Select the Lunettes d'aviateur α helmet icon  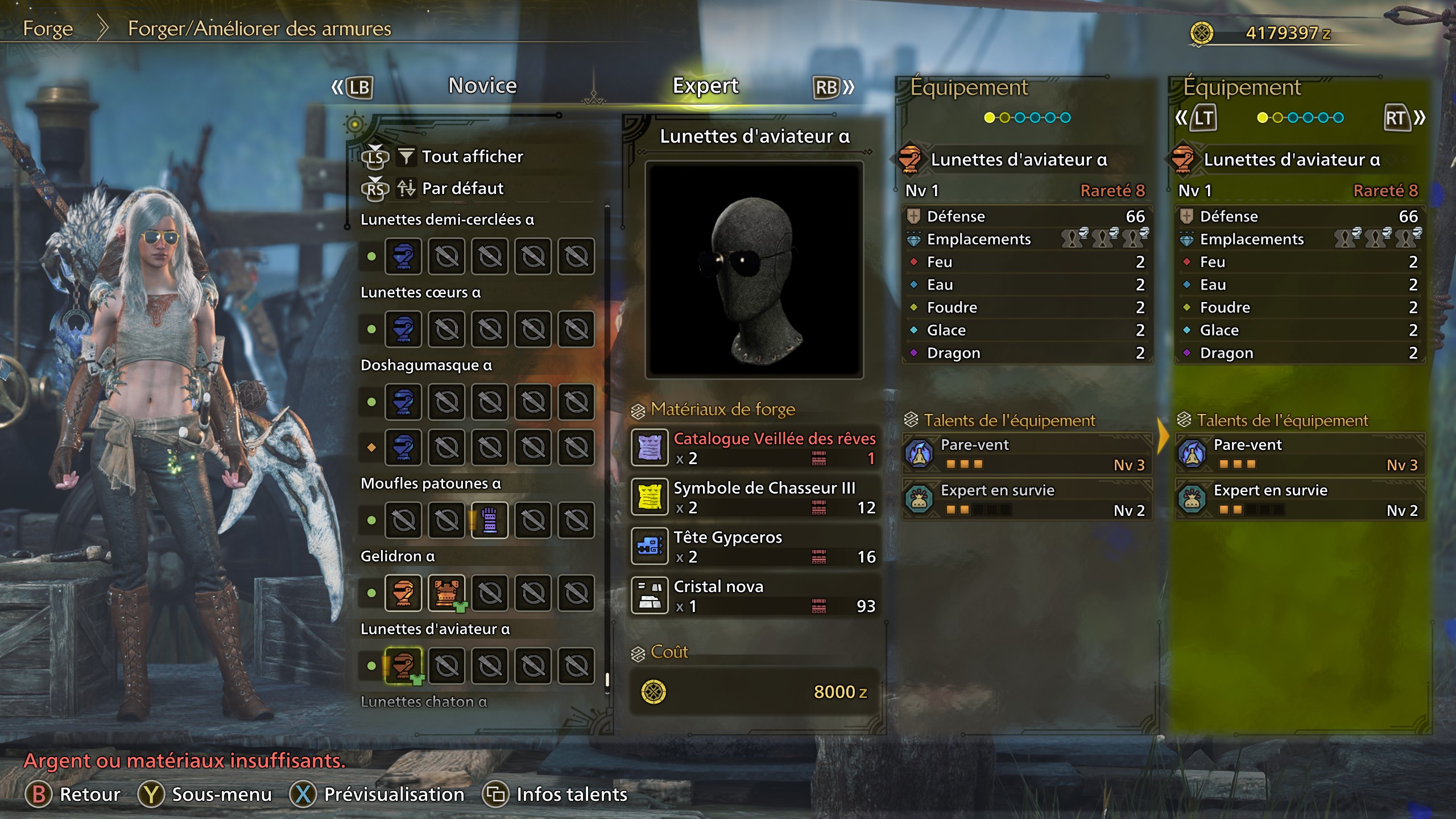click(405, 665)
